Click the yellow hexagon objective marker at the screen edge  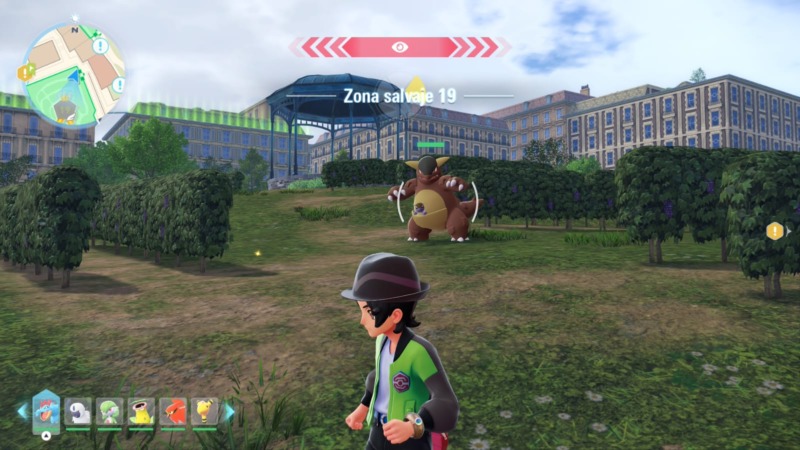(x=774, y=231)
